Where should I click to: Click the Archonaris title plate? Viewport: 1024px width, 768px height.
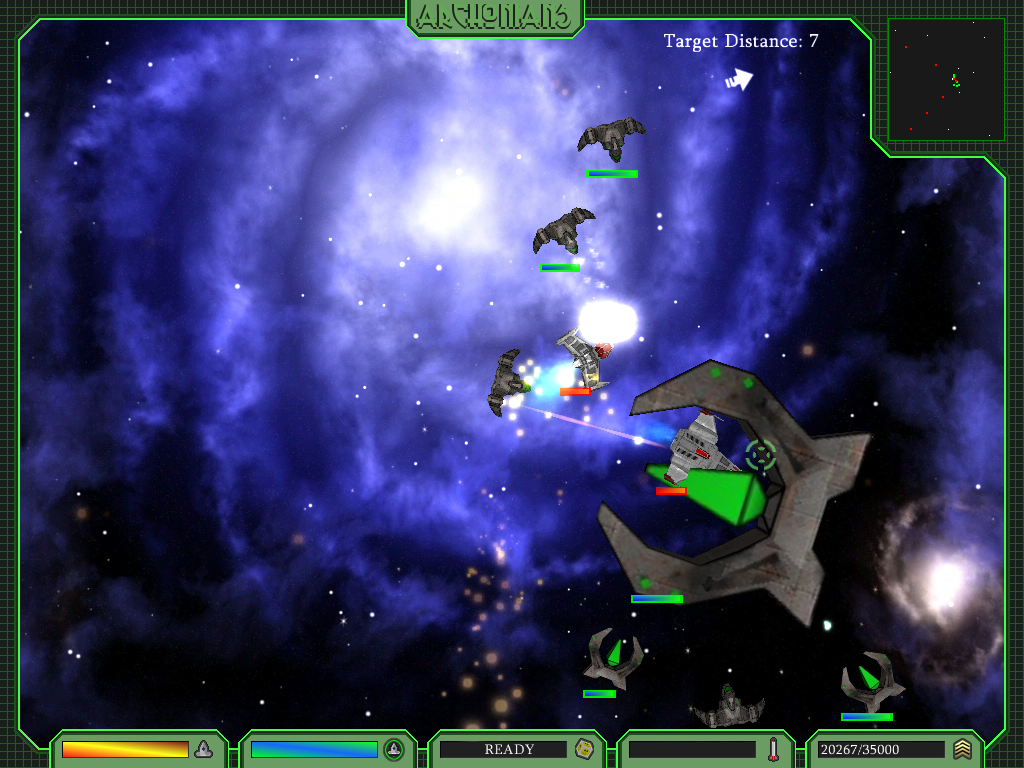coord(495,16)
